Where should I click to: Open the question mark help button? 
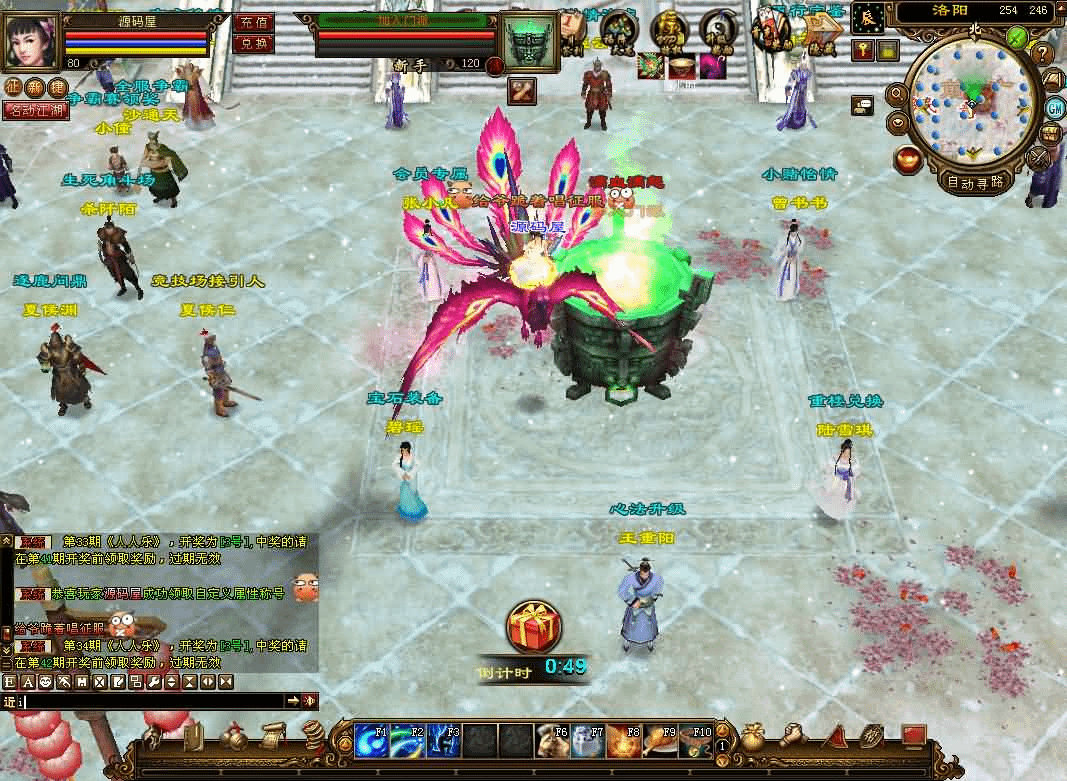[x=1043, y=54]
